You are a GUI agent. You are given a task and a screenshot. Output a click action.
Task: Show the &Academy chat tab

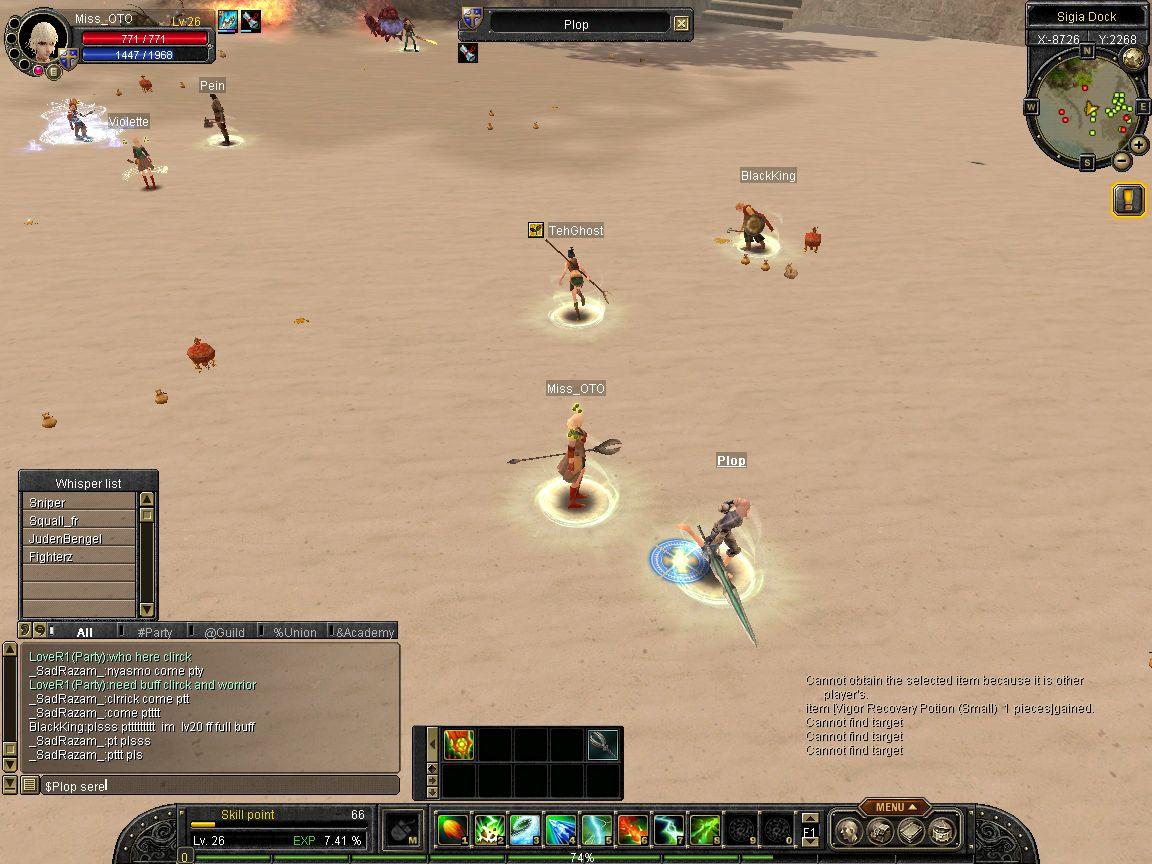[x=365, y=632]
